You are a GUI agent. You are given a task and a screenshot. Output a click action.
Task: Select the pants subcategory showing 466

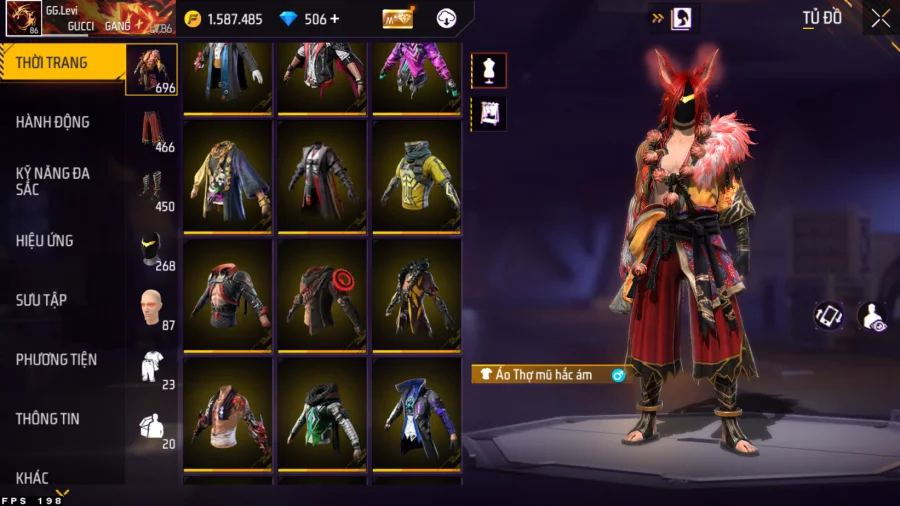(152, 130)
